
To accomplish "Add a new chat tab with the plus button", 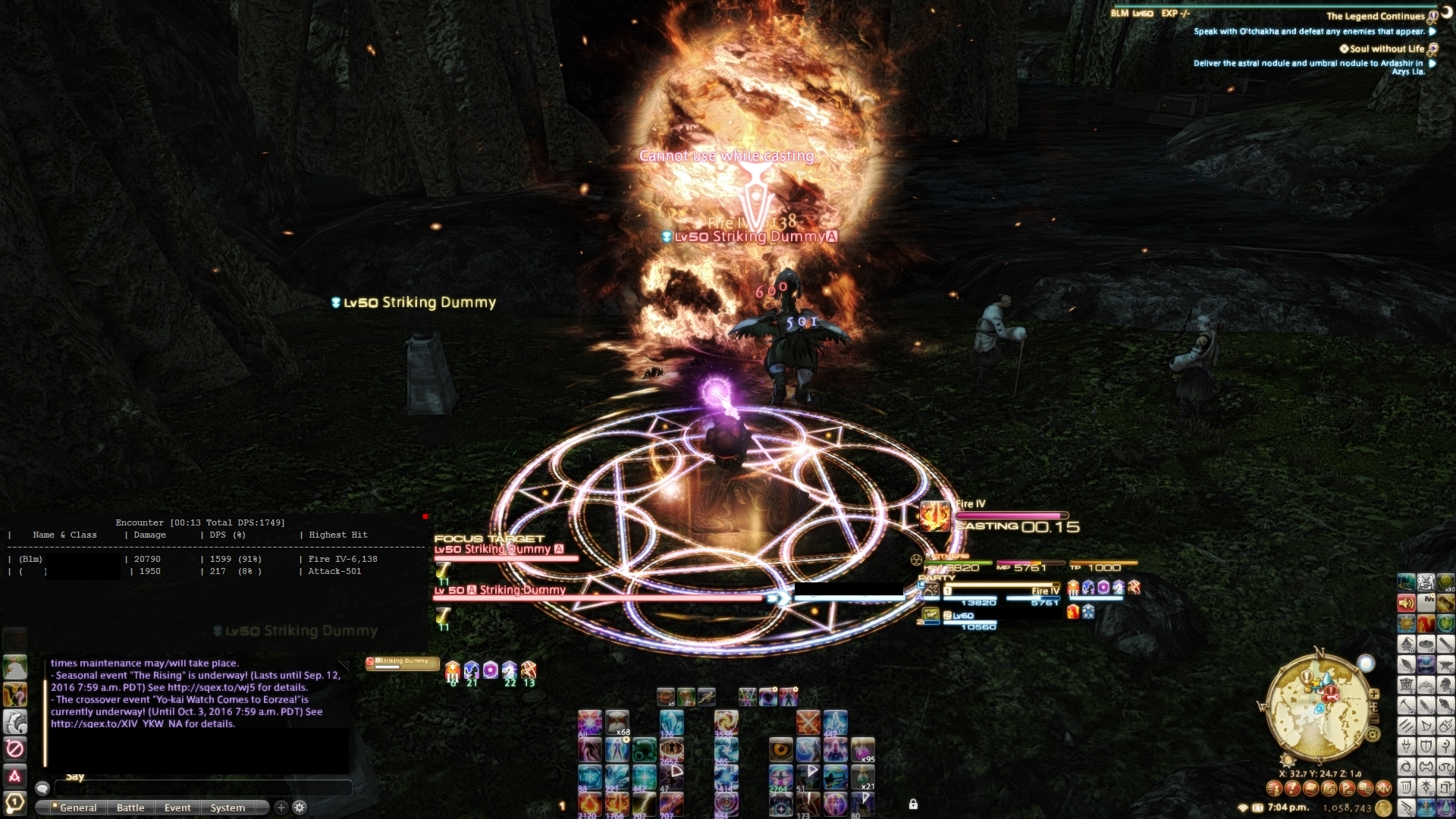I will click(281, 808).
